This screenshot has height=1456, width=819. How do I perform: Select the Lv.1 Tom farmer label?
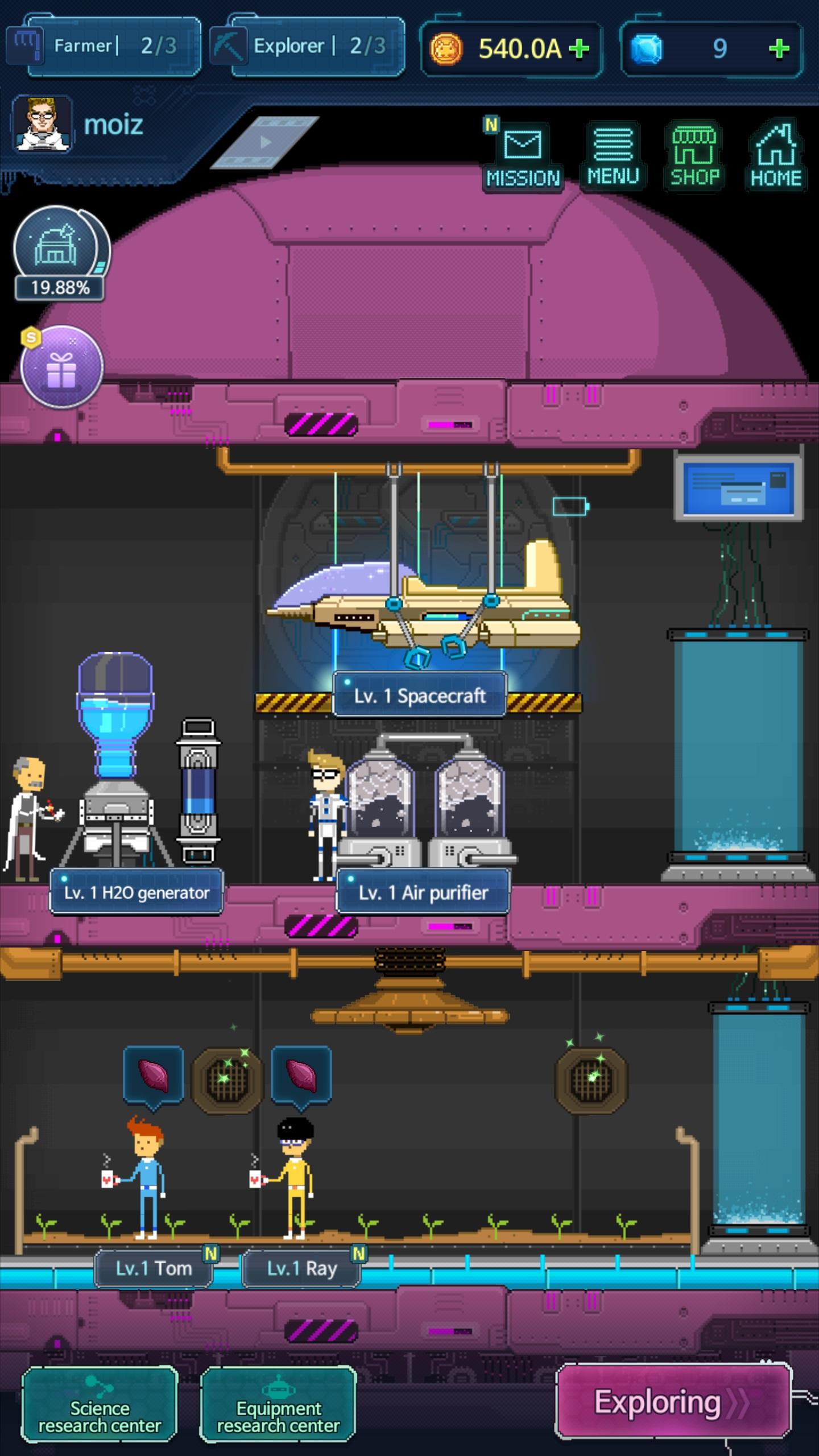point(154,1268)
